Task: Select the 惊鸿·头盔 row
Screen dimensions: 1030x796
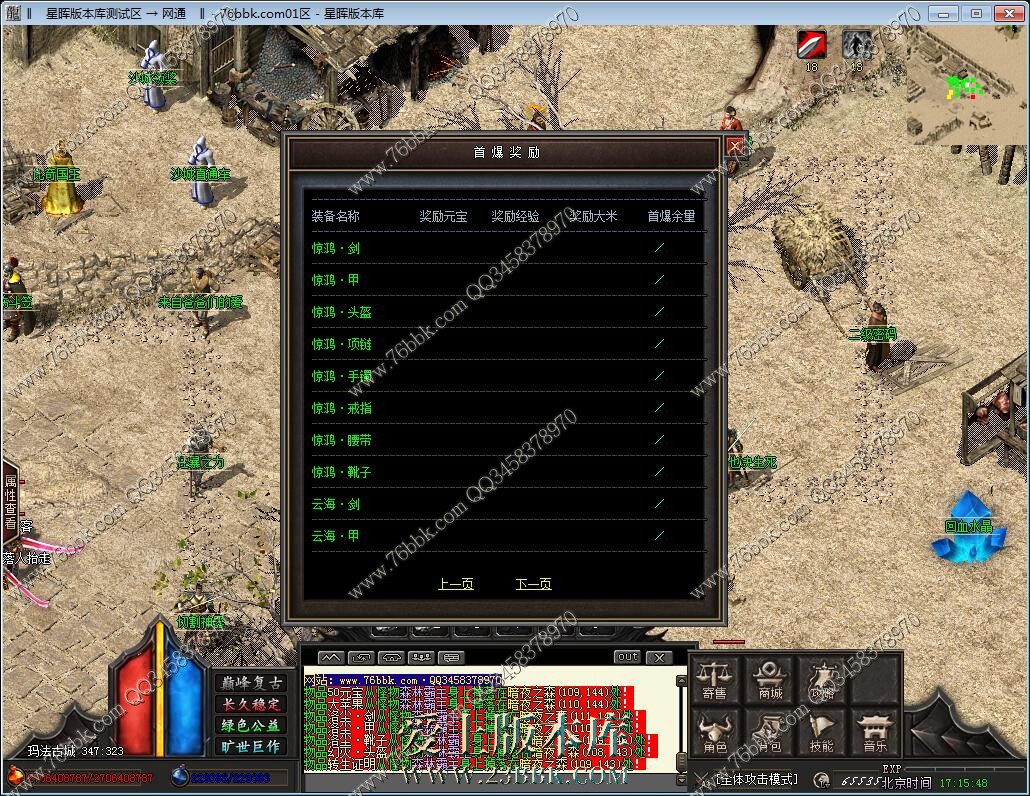Action: (x=341, y=312)
